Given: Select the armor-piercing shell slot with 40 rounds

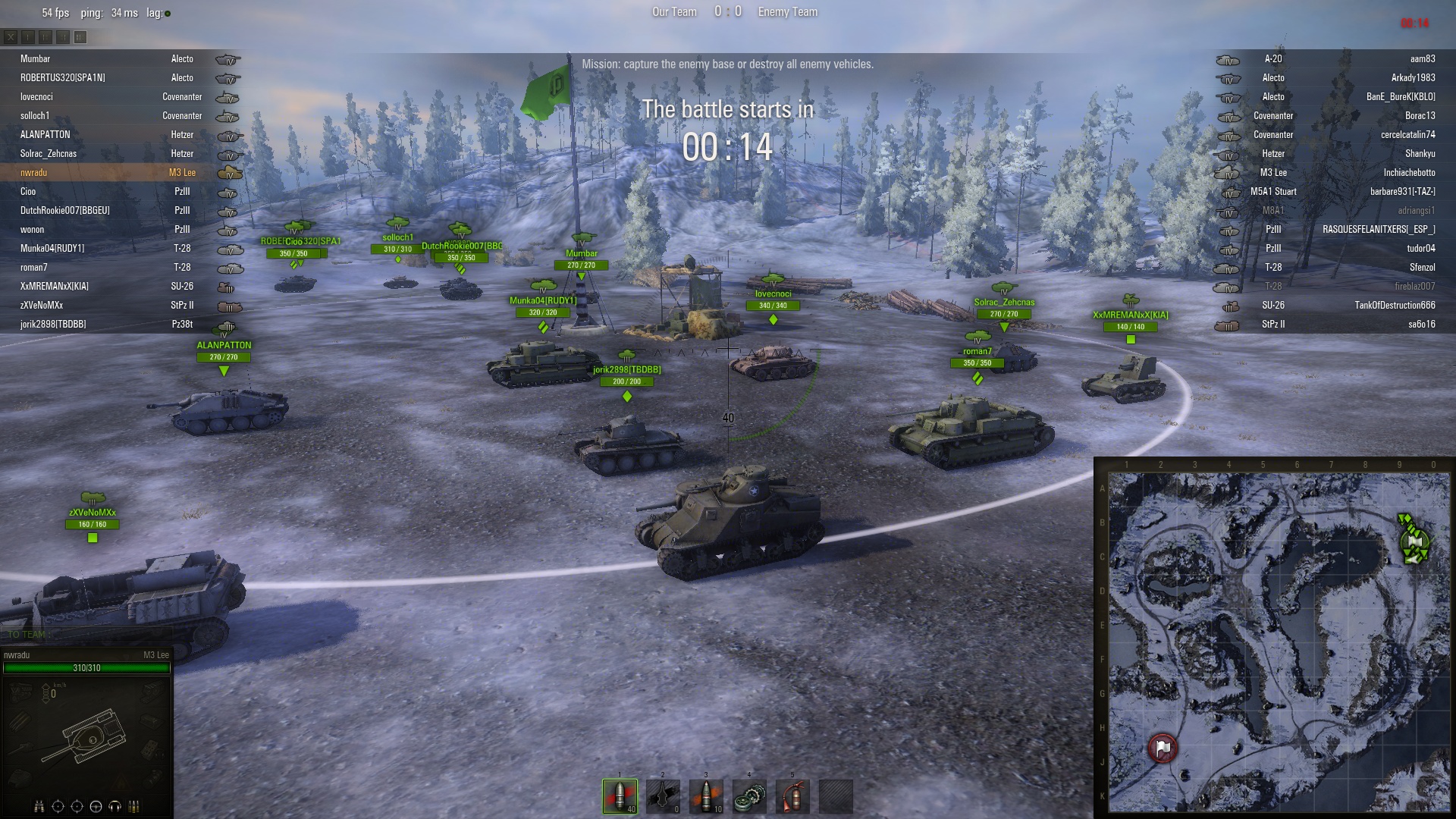Looking at the screenshot, I should (620, 796).
